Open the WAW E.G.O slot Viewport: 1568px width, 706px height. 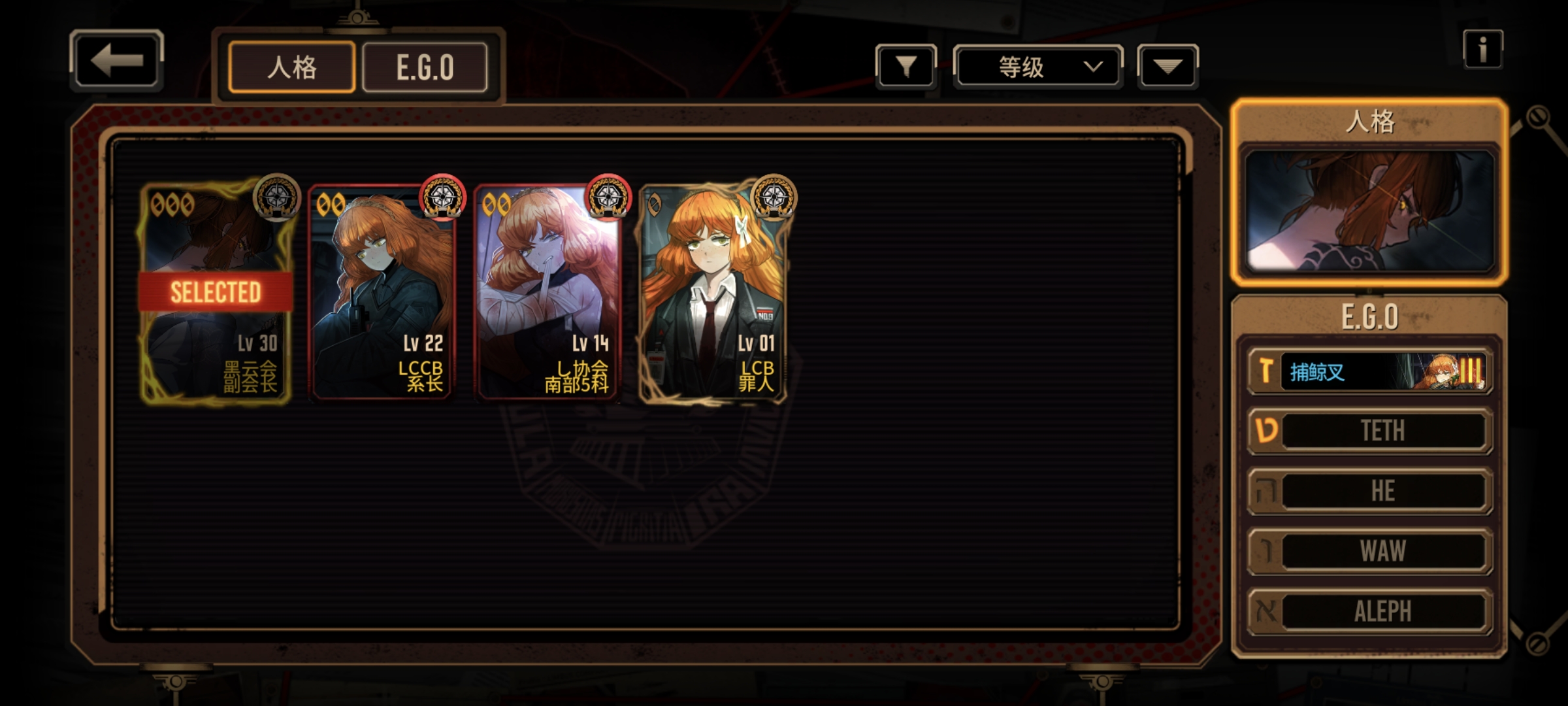(1370, 551)
